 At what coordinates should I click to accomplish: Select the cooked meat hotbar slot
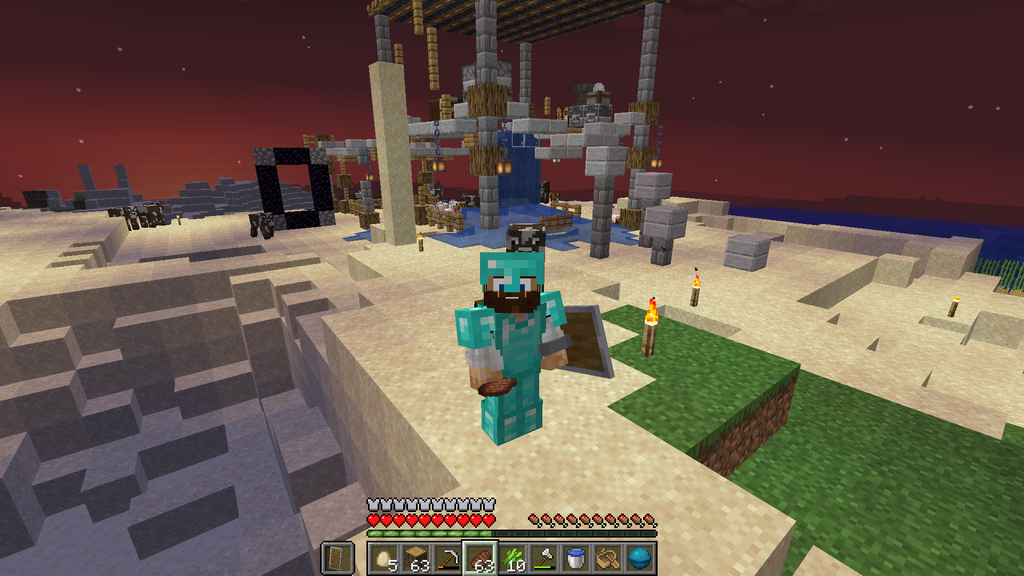coord(481,557)
